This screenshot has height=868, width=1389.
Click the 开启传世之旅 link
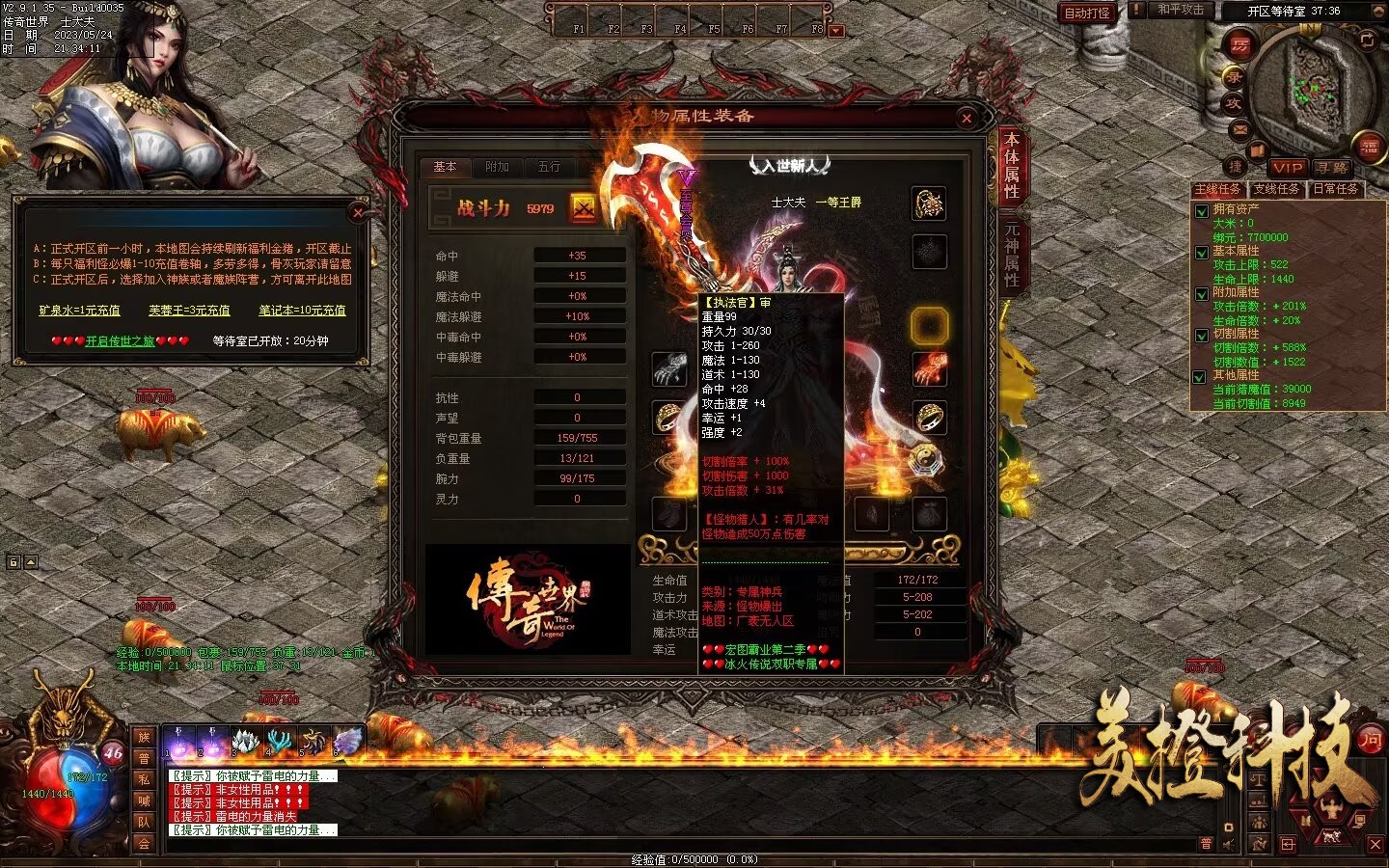120,340
